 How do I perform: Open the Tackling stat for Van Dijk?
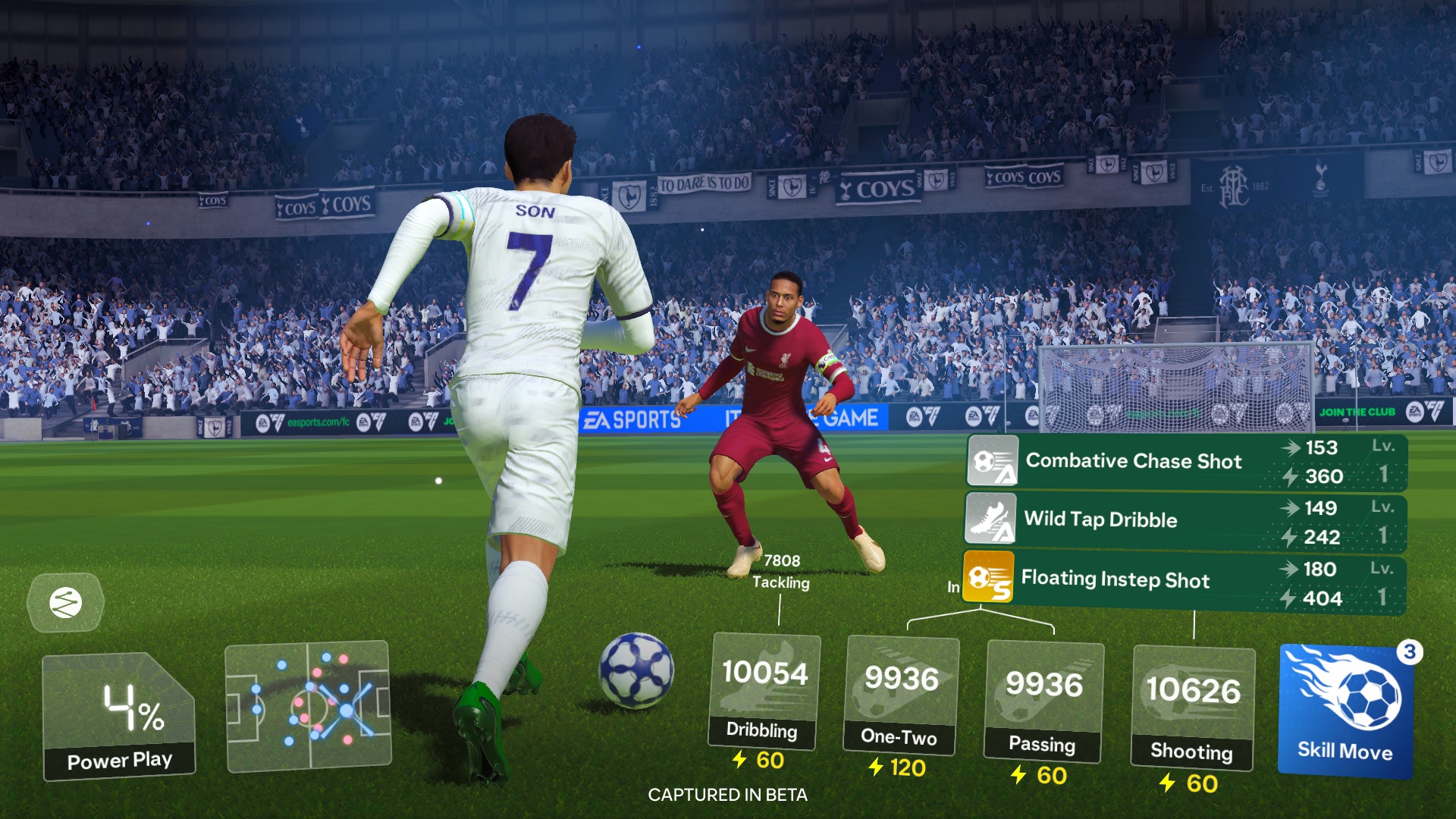[783, 570]
